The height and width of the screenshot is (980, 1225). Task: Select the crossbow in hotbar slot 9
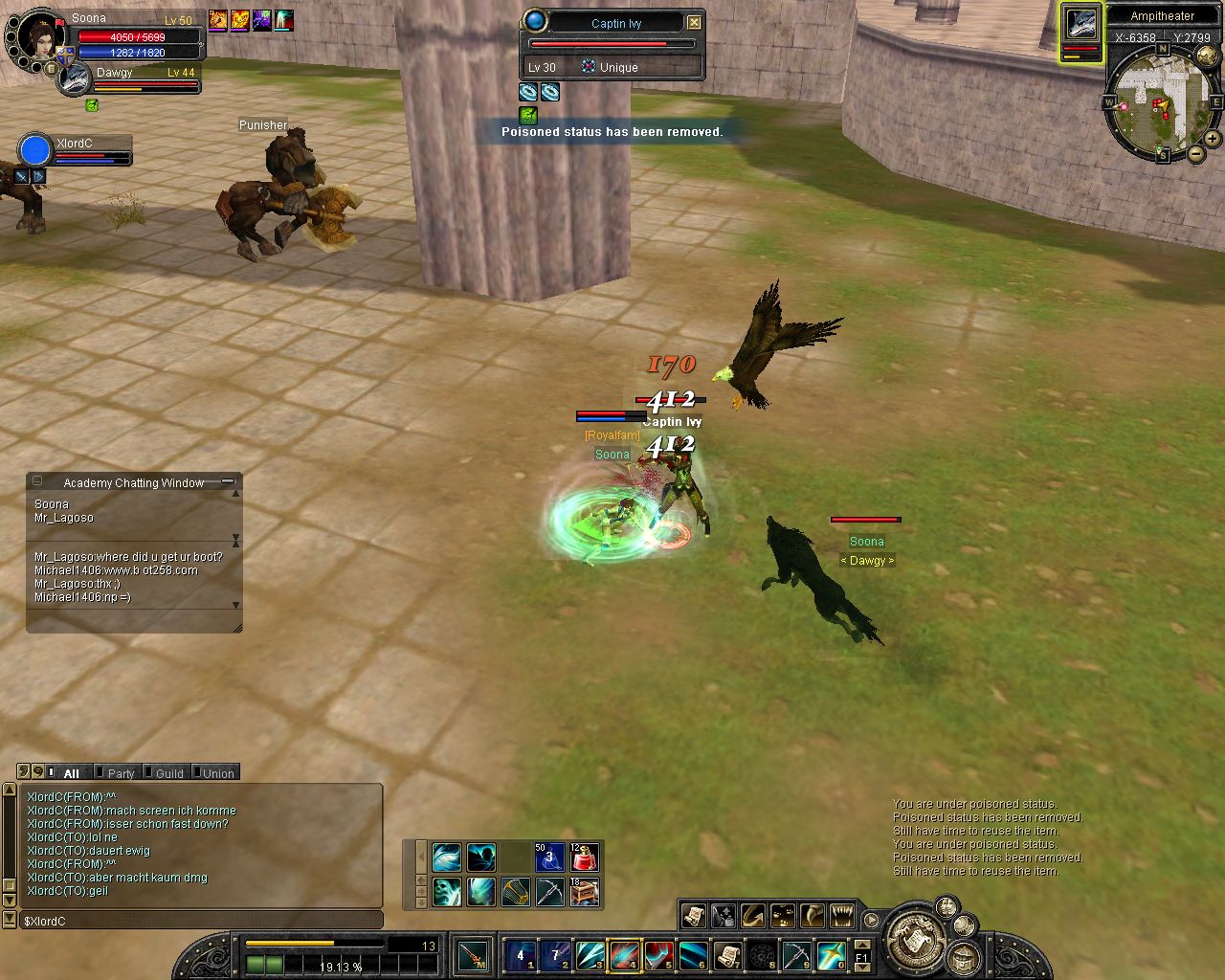point(796,955)
